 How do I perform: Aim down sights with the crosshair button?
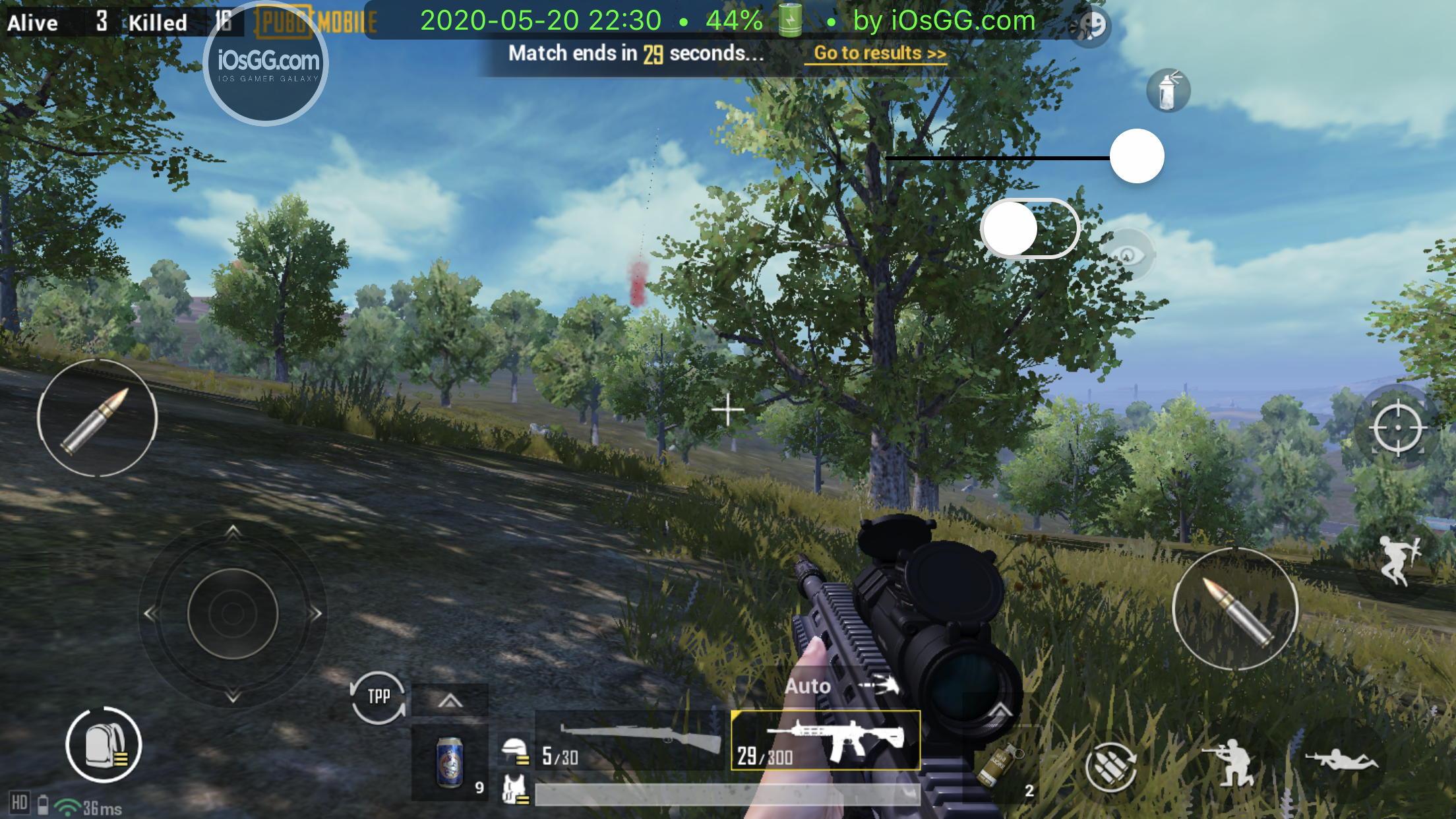[x=1397, y=429]
